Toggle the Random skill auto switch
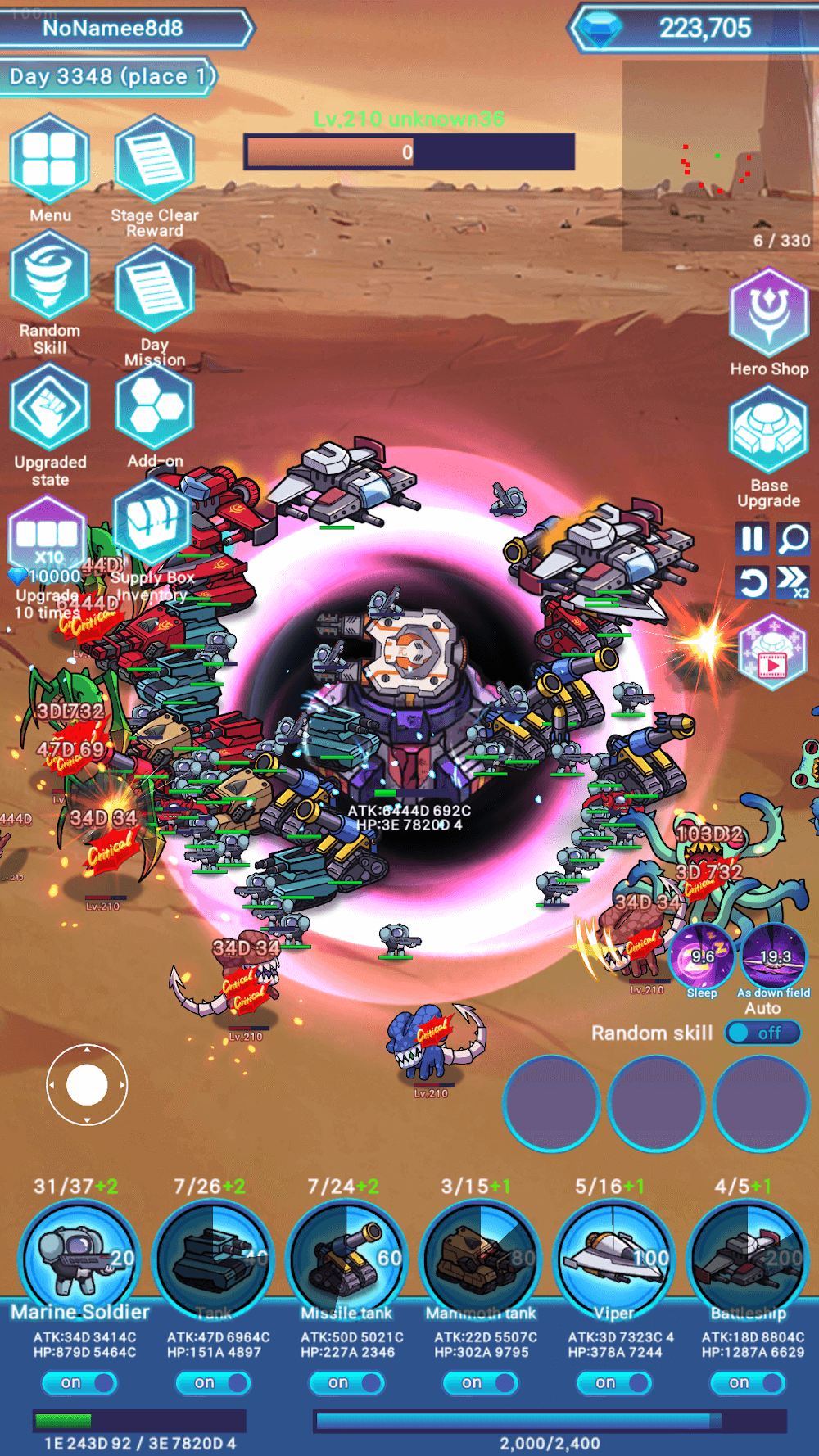The image size is (819, 1456). tap(763, 1033)
